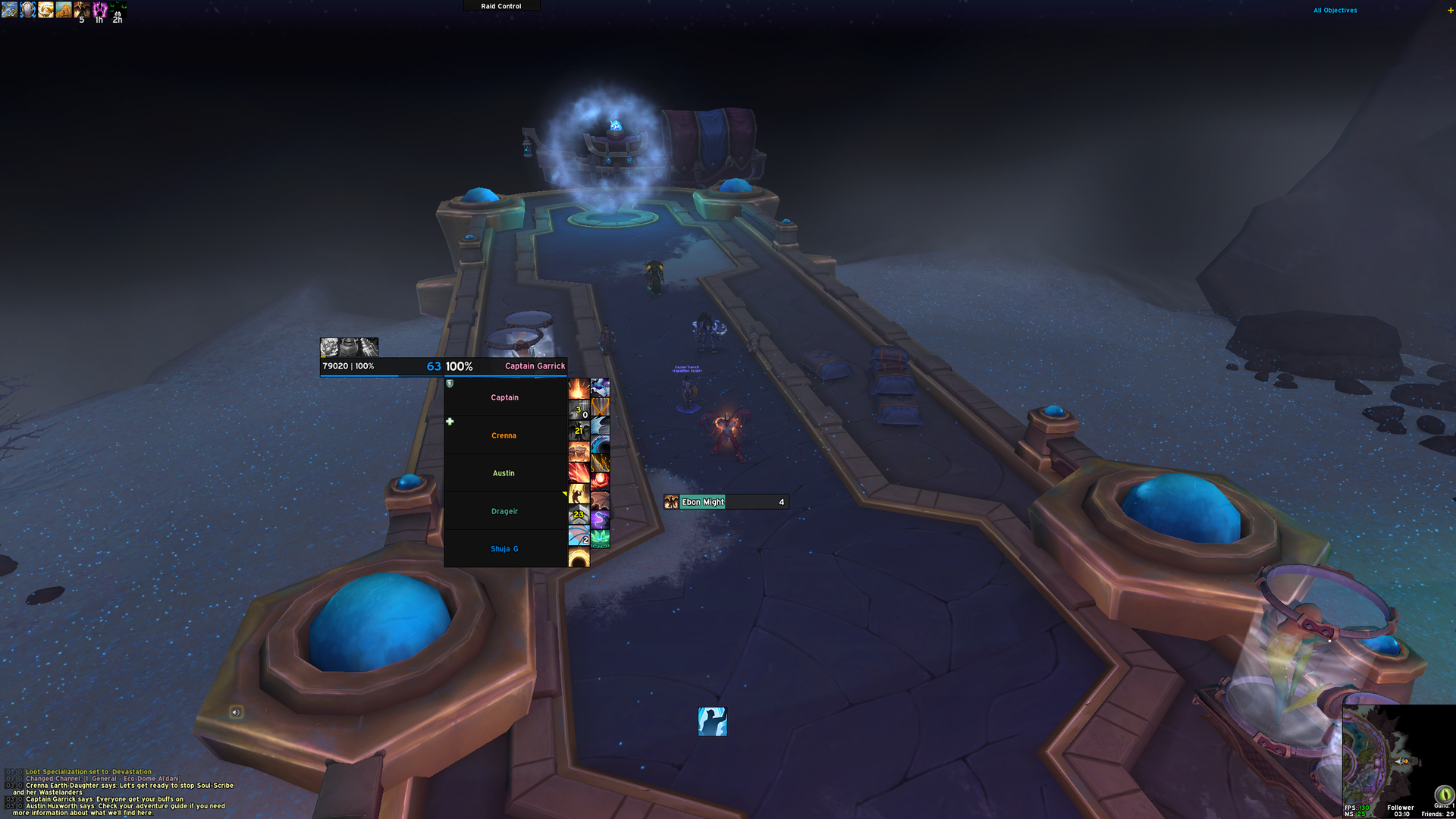Target Drageir in the party list

pos(505,511)
